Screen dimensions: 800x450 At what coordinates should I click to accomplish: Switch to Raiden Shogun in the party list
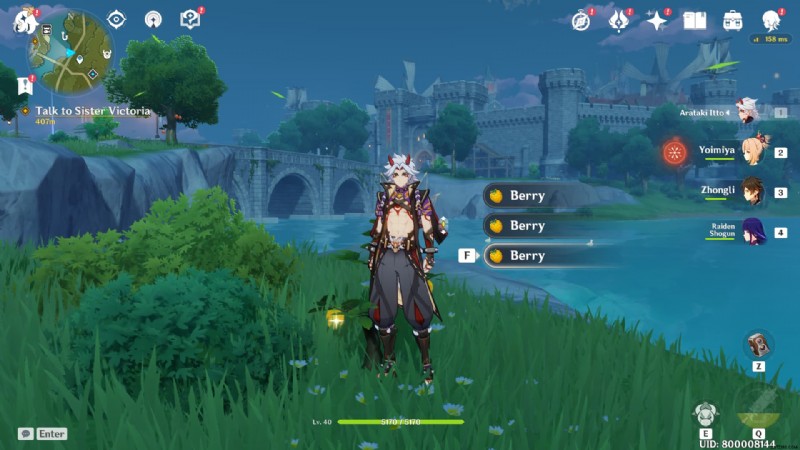pos(750,232)
